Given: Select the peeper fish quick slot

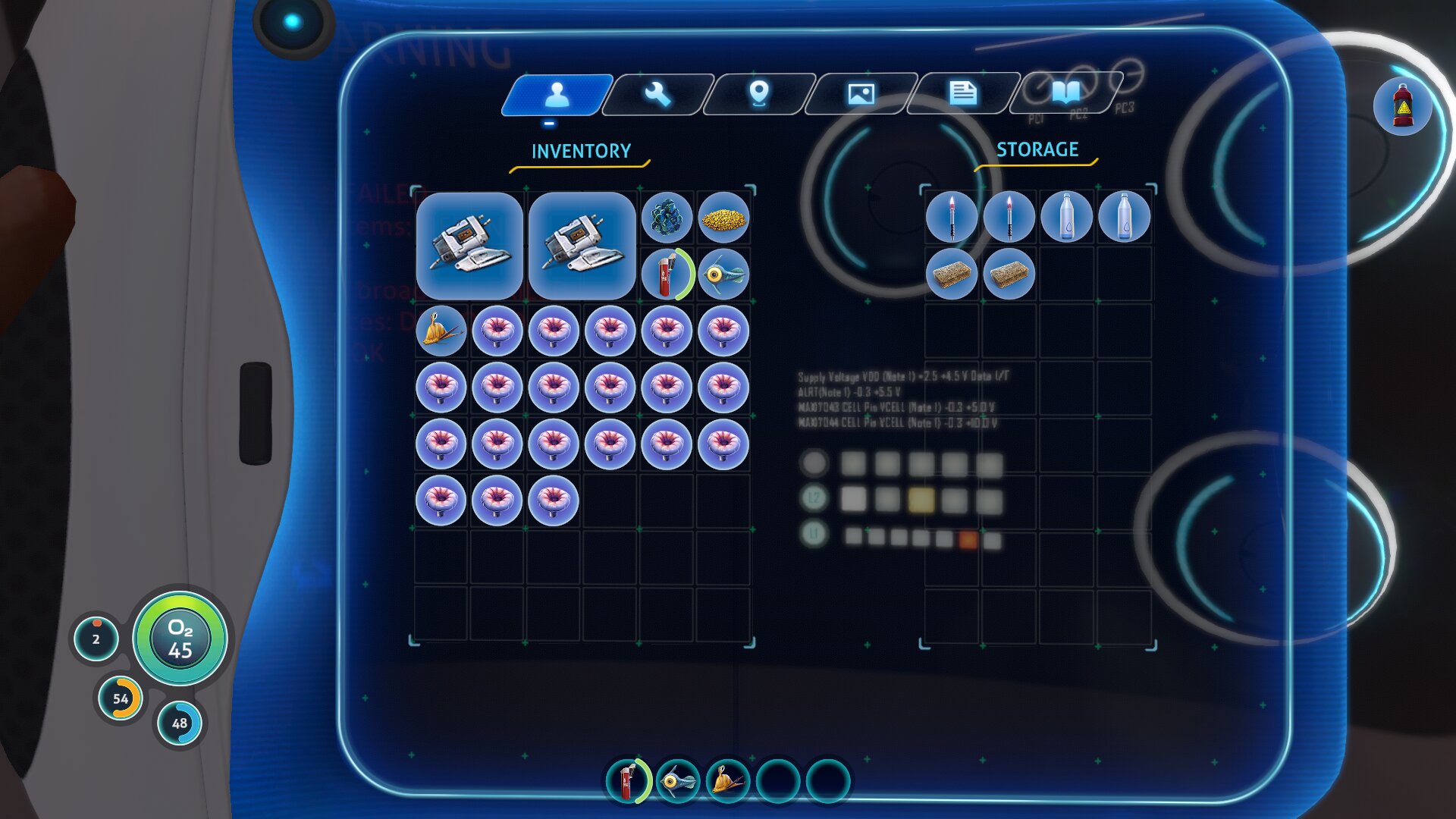Looking at the screenshot, I should (678, 780).
